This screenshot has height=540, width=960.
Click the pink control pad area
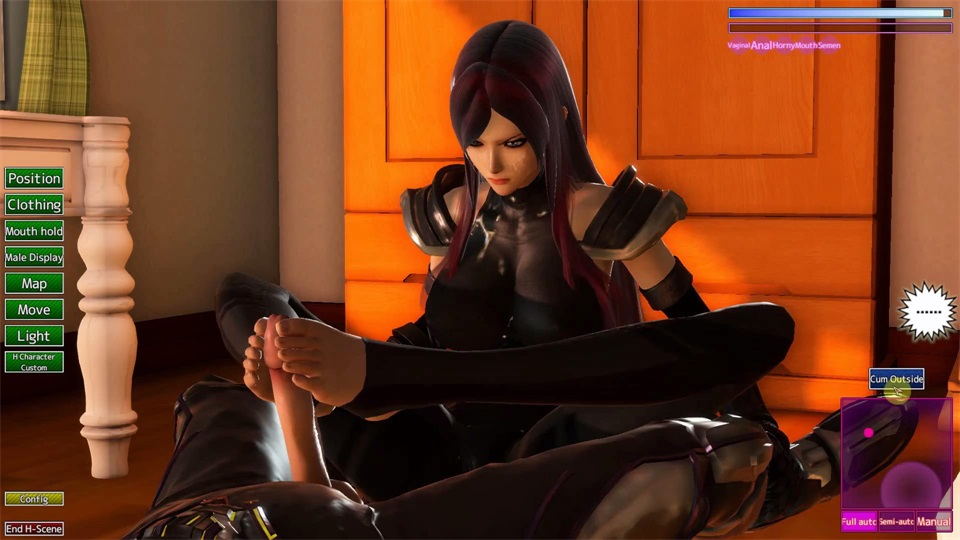point(896,453)
